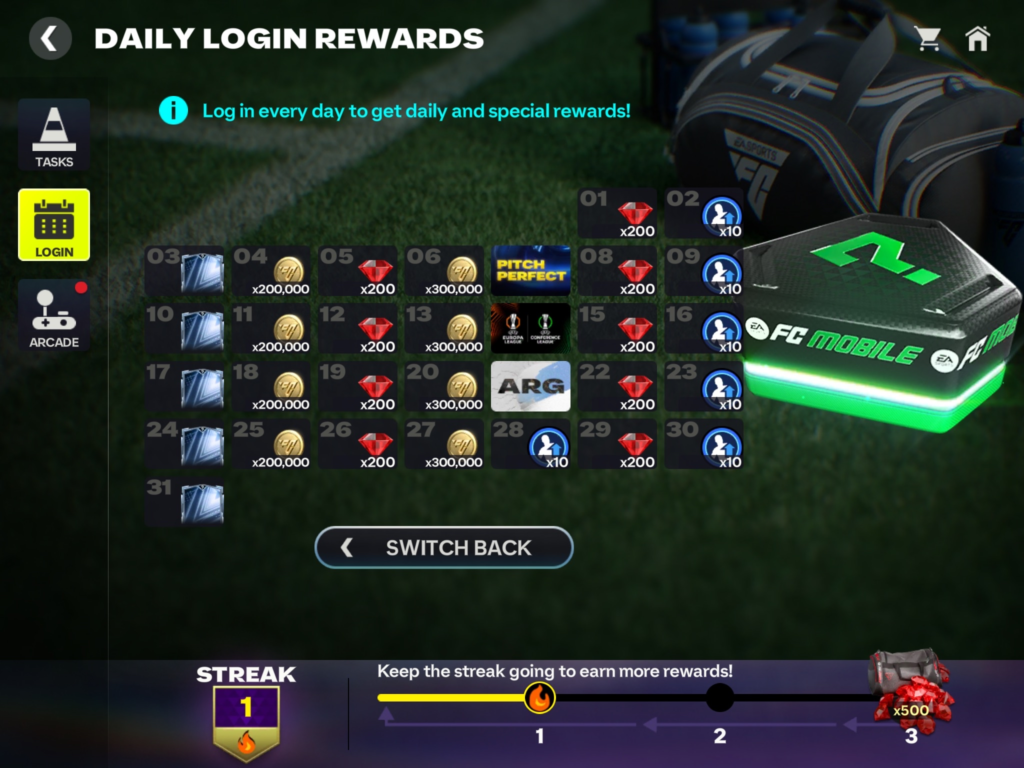Select the day 02 reward tile
This screenshot has width=1024, height=768.
pos(704,213)
